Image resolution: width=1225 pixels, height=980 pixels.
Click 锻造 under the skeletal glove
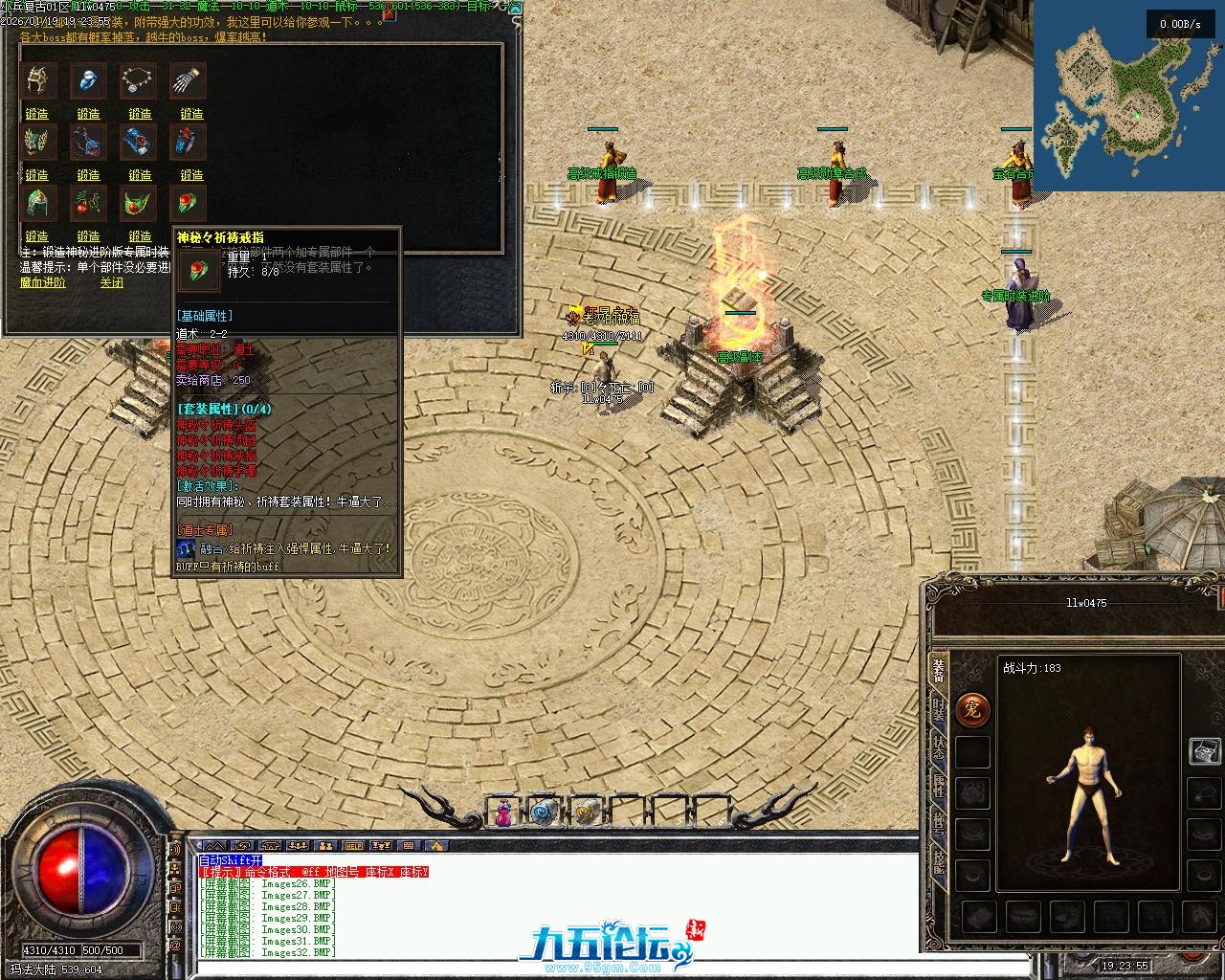[191, 114]
